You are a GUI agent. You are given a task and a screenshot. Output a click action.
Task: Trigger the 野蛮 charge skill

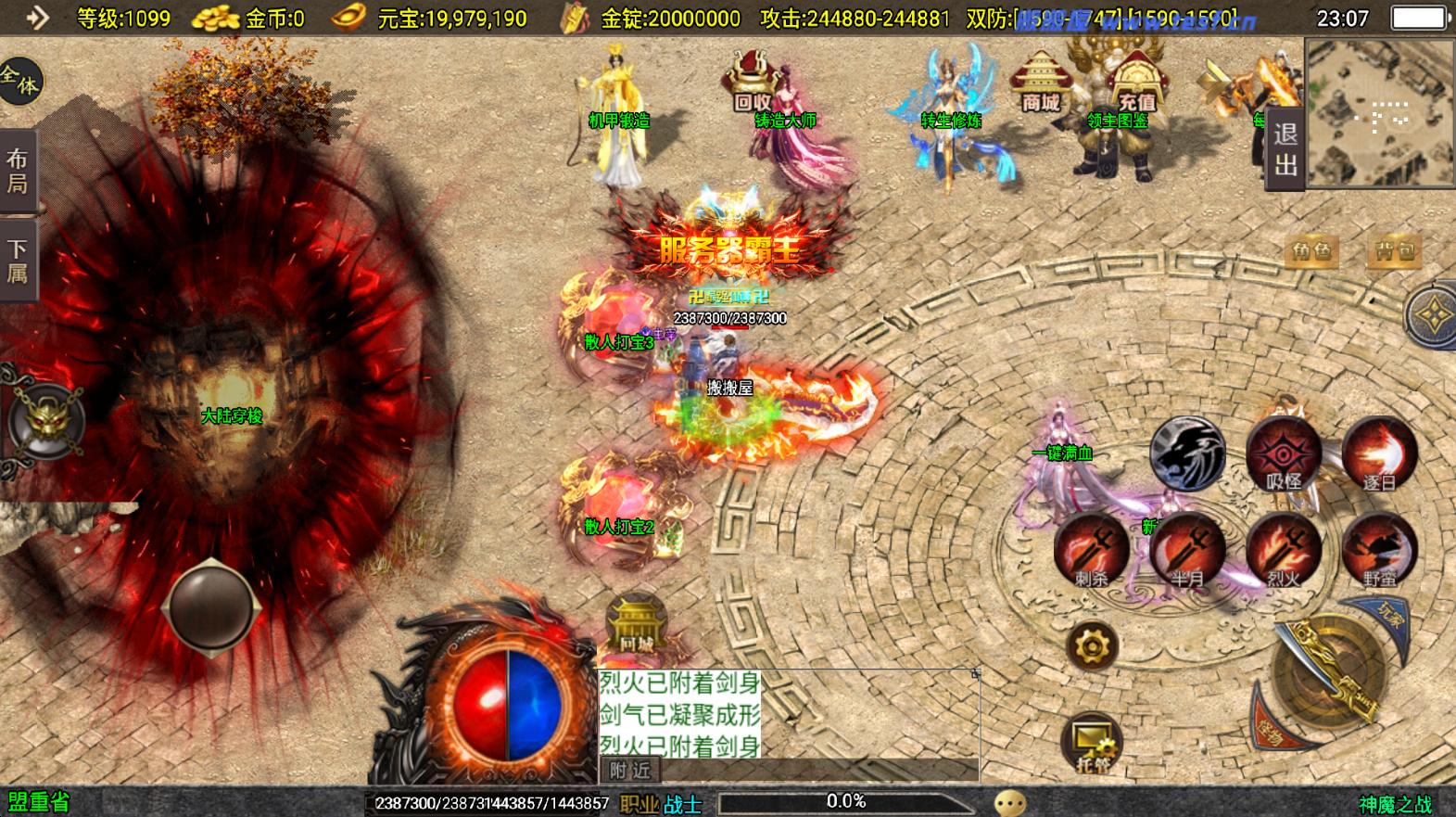1379,552
